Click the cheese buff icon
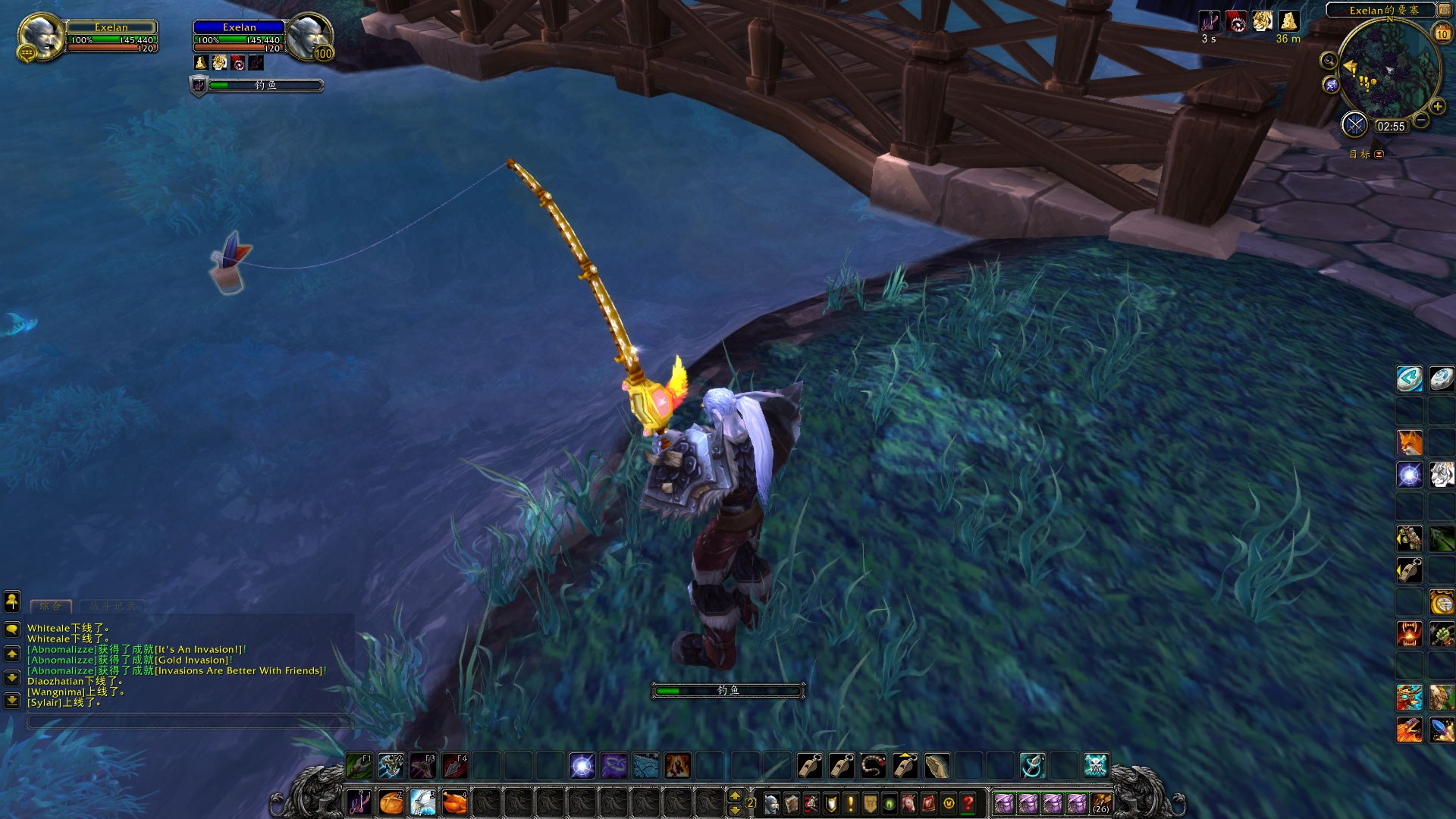1456x819 pixels. click(1288, 21)
